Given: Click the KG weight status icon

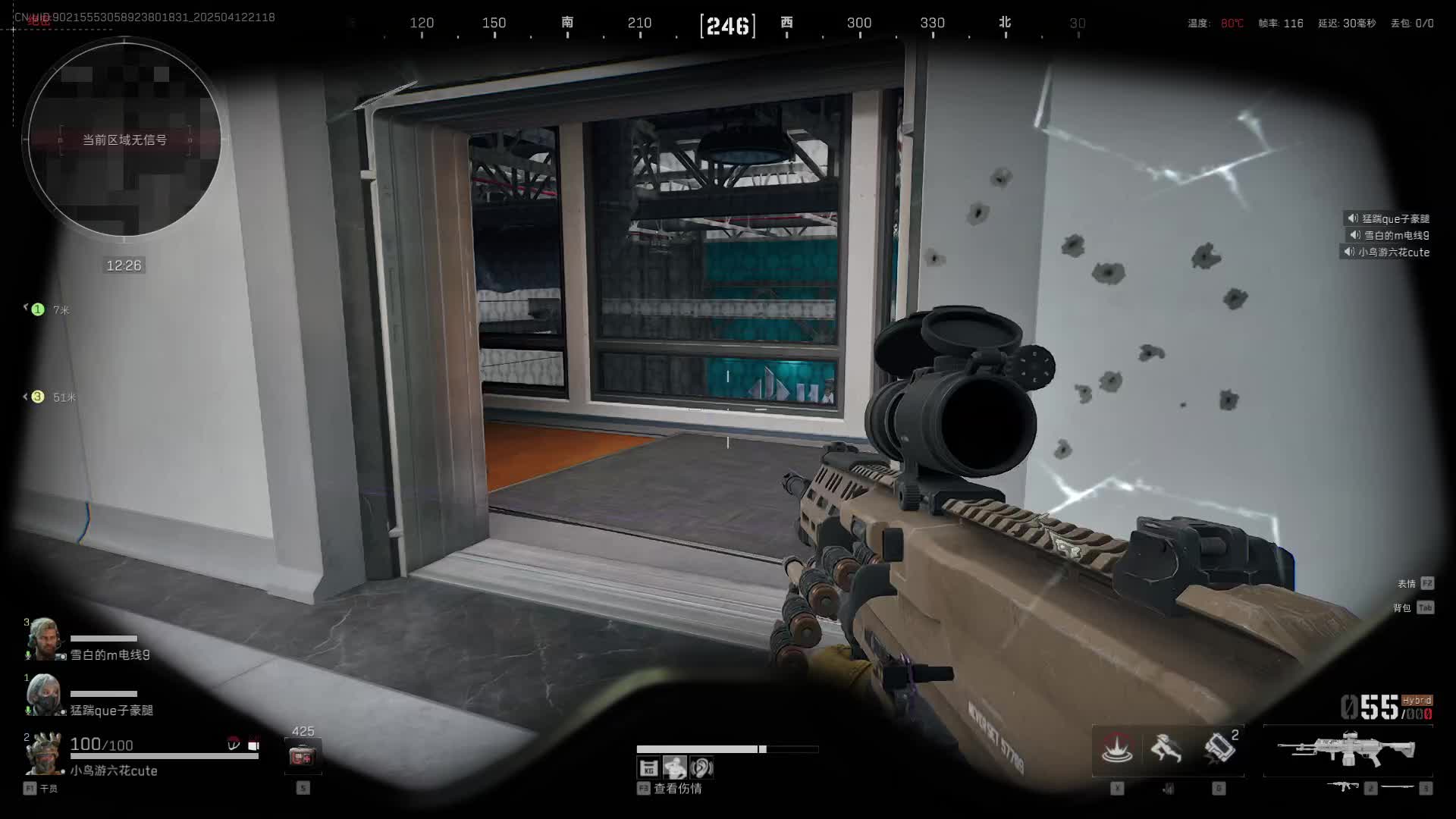Looking at the screenshot, I should [648, 768].
